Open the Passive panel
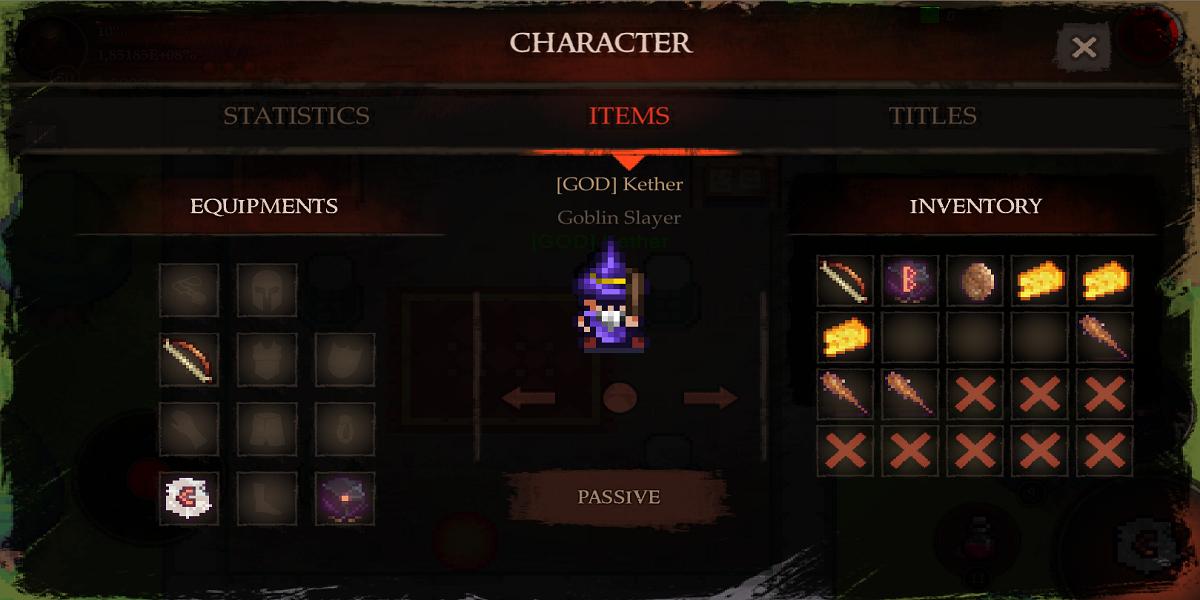Image resolution: width=1200 pixels, height=600 pixels. (x=618, y=497)
